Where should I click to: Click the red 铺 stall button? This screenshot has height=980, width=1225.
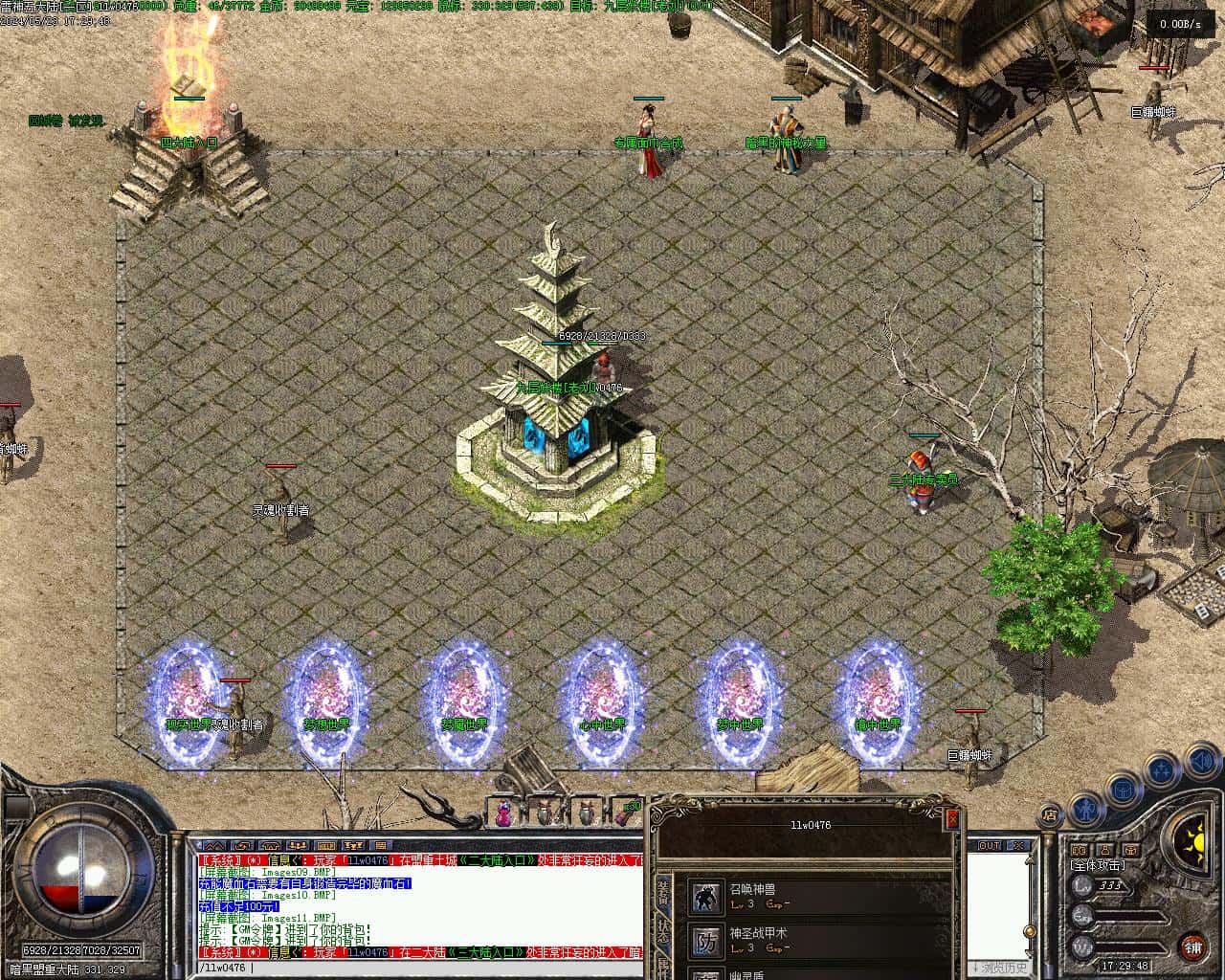(x=1192, y=947)
